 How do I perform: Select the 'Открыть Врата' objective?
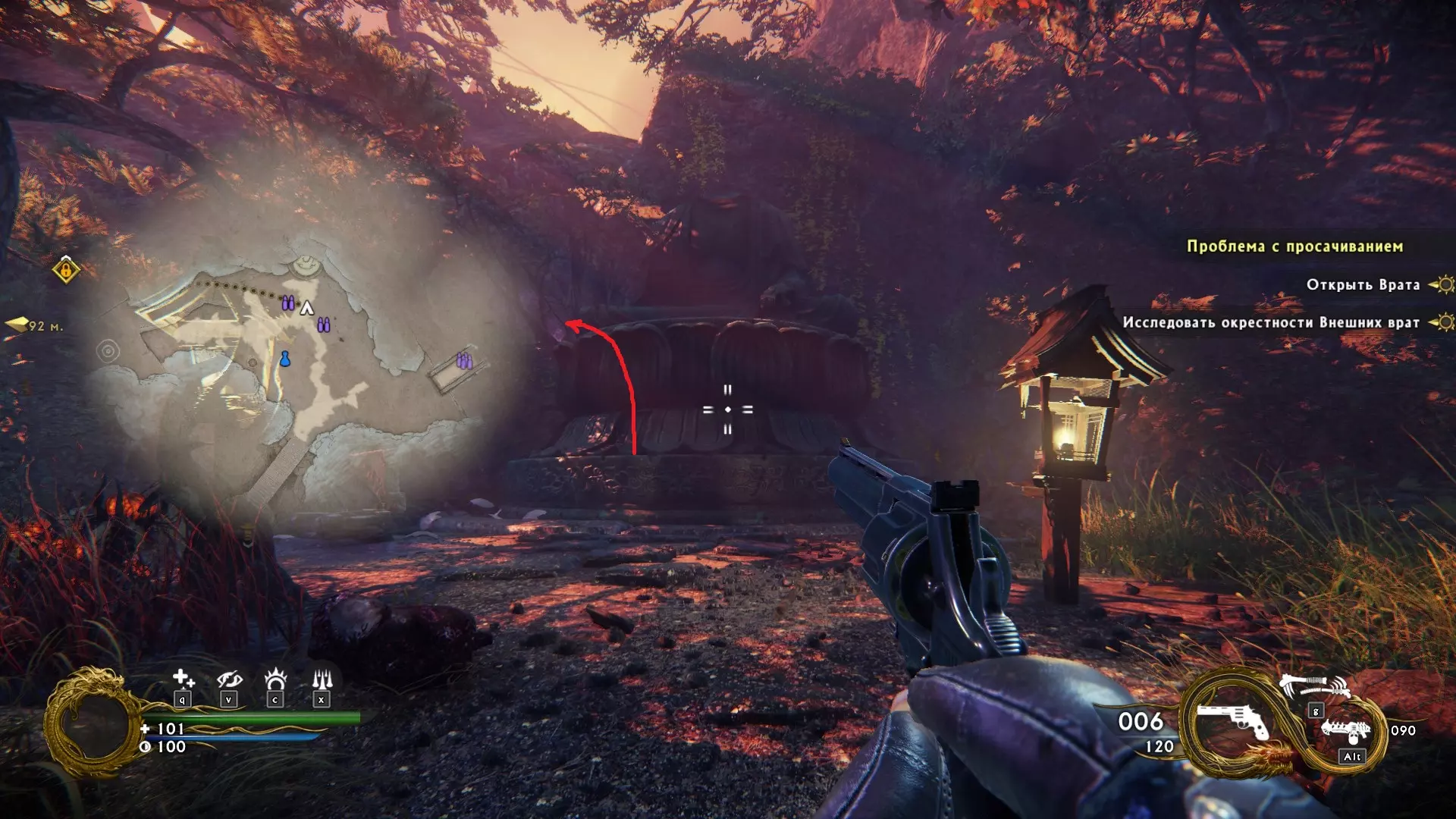coord(1363,285)
